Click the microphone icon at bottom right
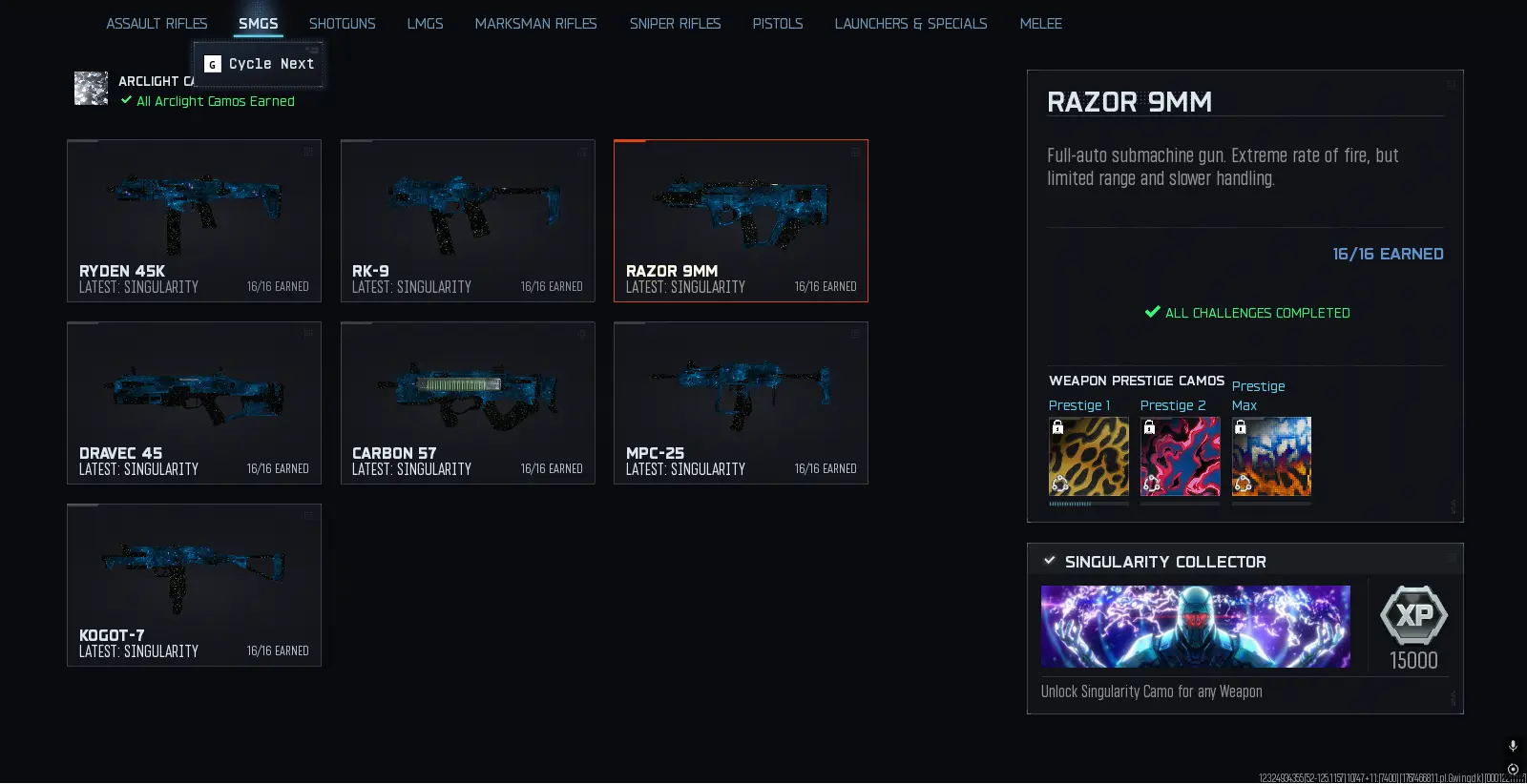The height and width of the screenshot is (784, 1527). [1511, 747]
